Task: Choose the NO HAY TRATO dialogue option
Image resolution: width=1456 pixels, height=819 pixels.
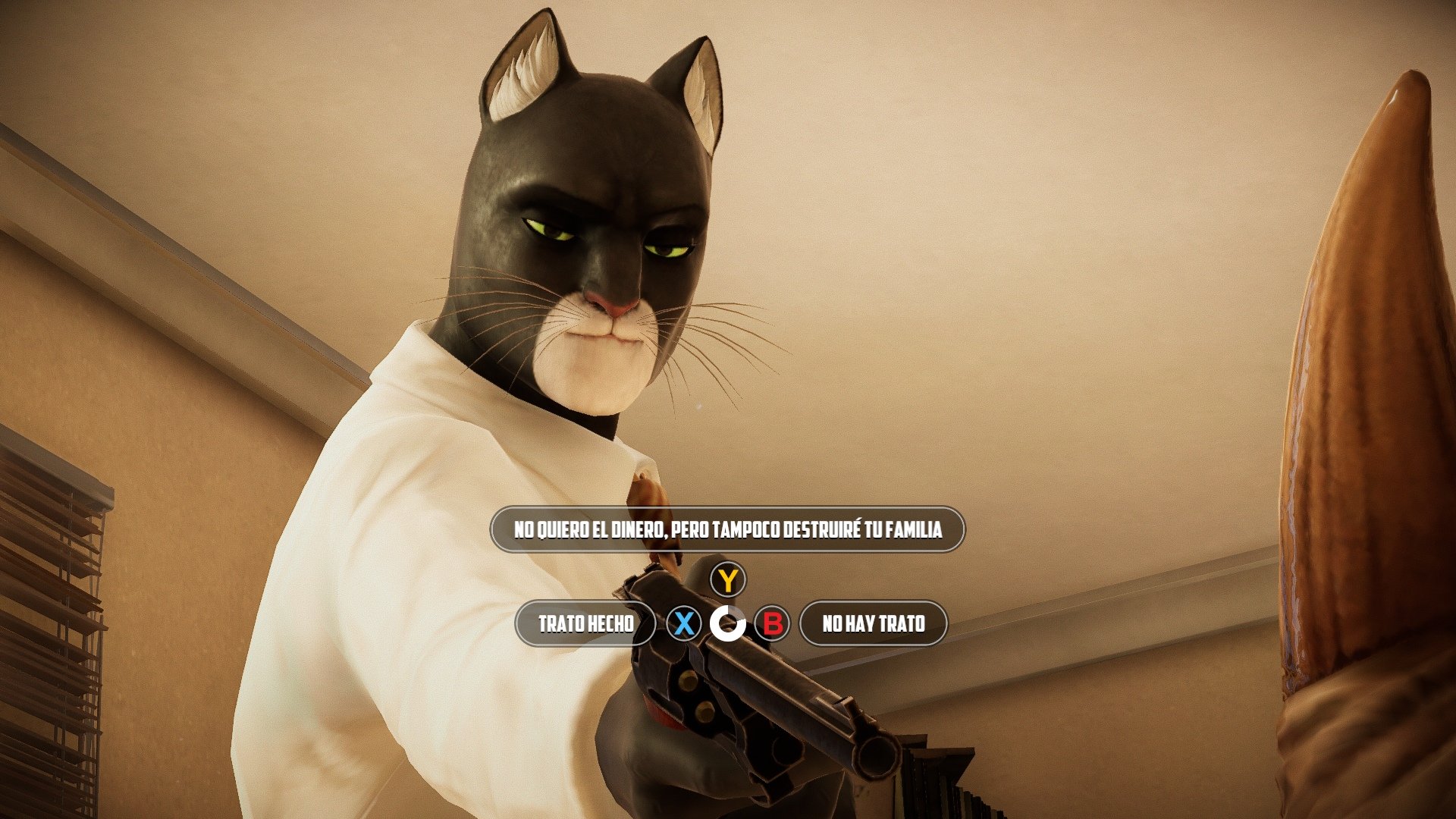Action: point(872,624)
